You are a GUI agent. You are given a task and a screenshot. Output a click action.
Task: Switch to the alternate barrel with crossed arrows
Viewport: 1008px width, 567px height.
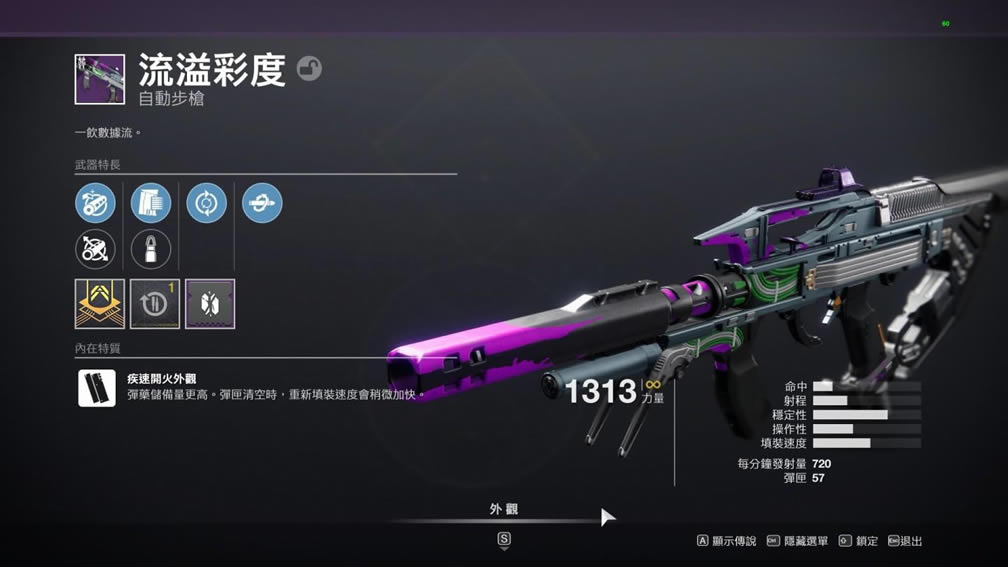tap(95, 249)
